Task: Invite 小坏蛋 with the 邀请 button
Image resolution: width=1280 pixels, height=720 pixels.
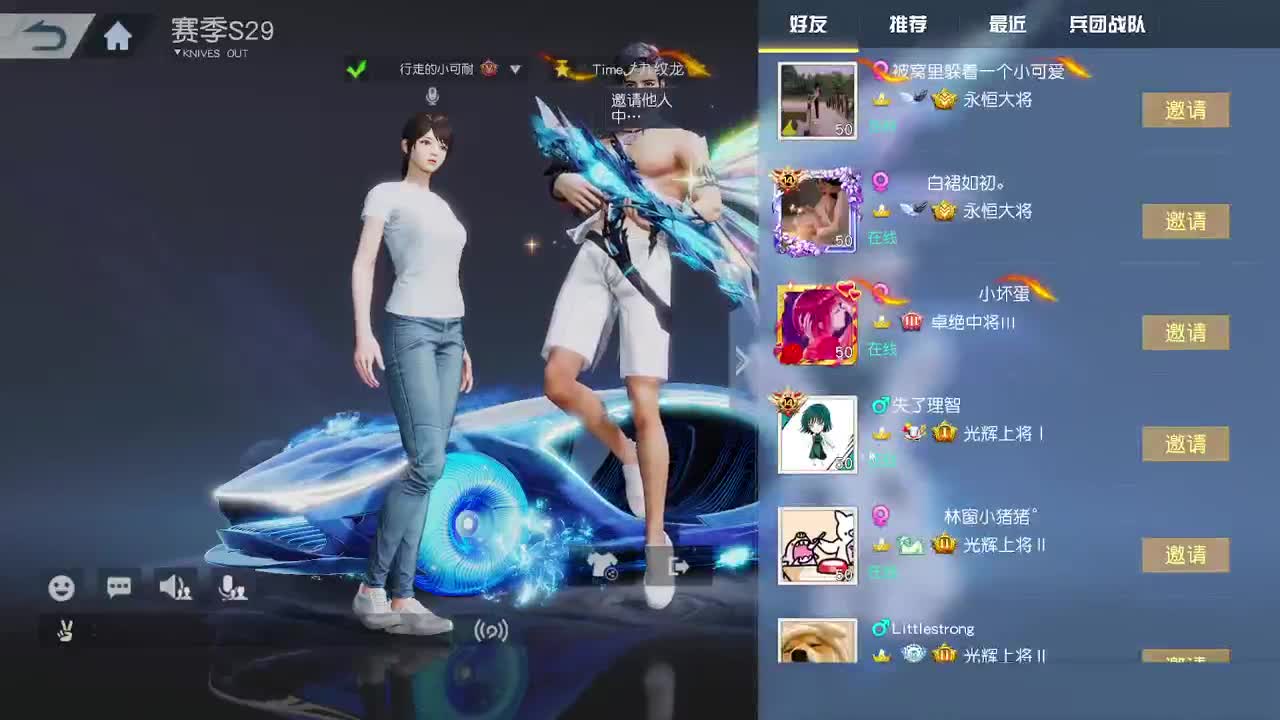Action: pos(1185,332)
